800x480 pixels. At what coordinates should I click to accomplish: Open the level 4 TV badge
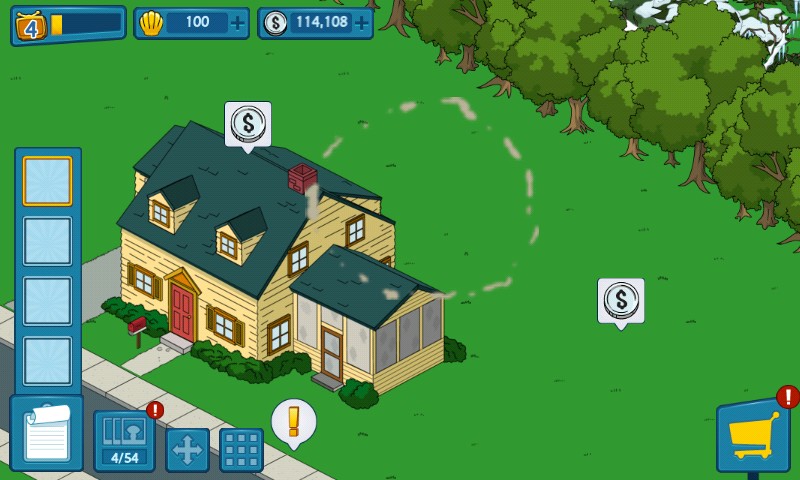(x=31, y=25)
